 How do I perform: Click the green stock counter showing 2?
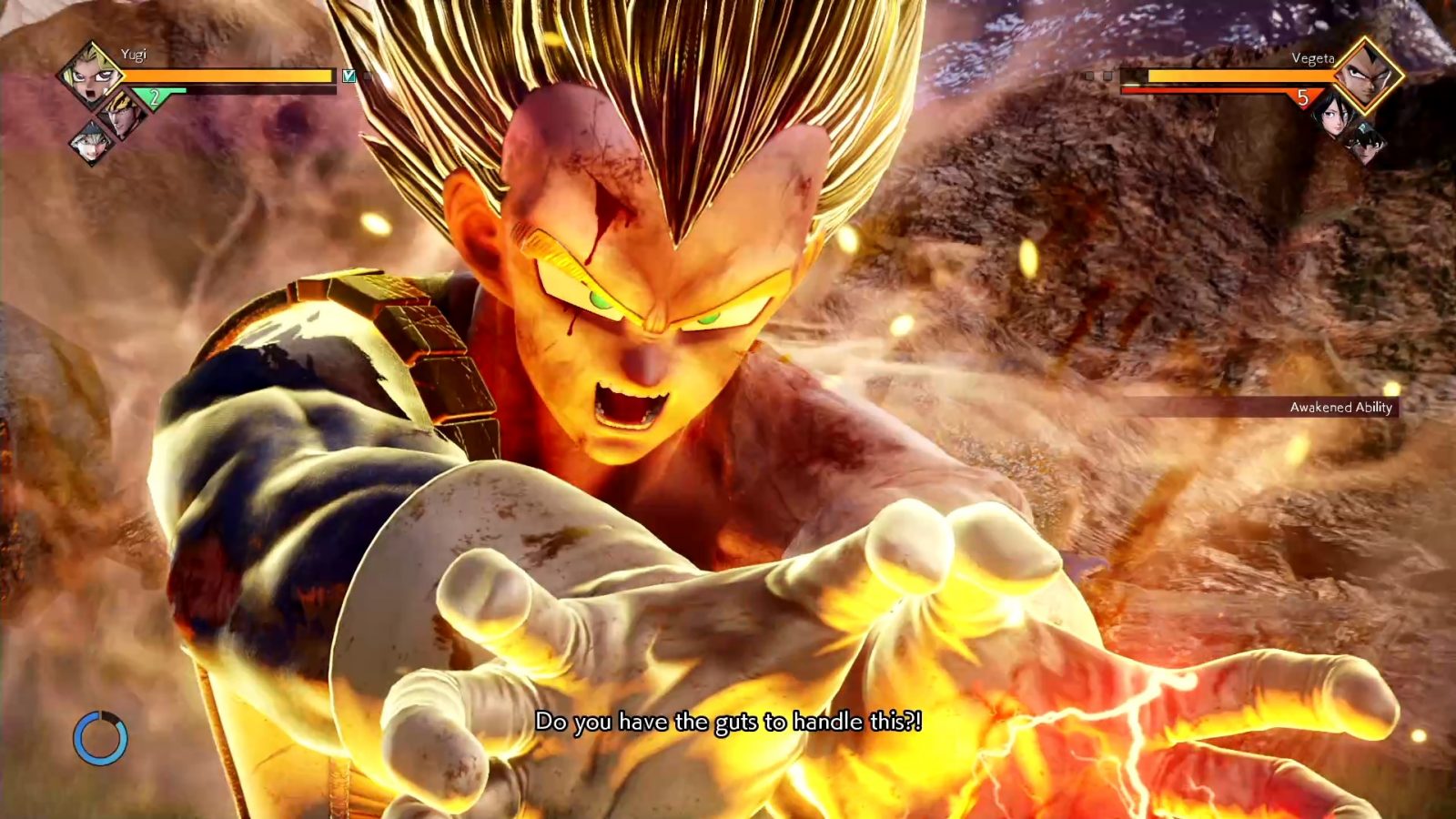[155, 96]
